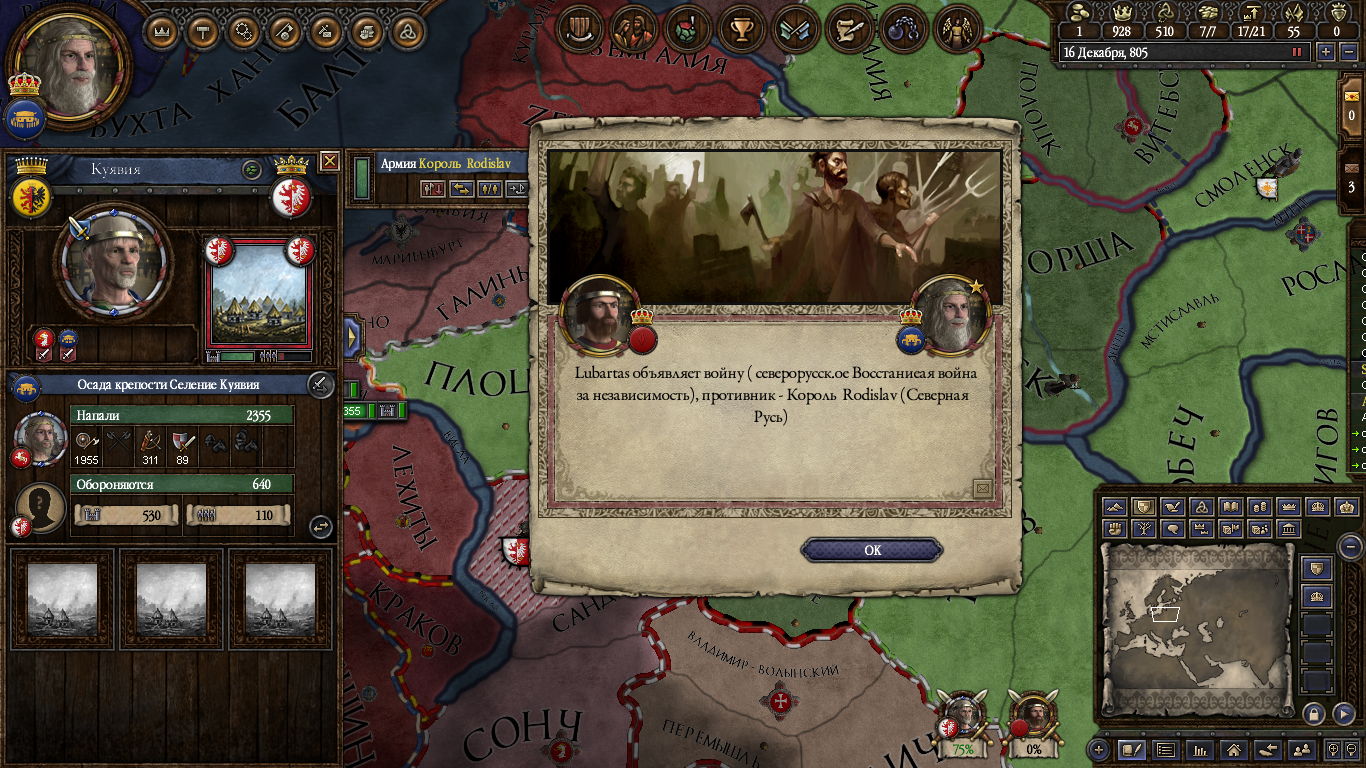Go to the capital with the house button
This screenshot has height=768, width=1366.
click(1233, 749)
